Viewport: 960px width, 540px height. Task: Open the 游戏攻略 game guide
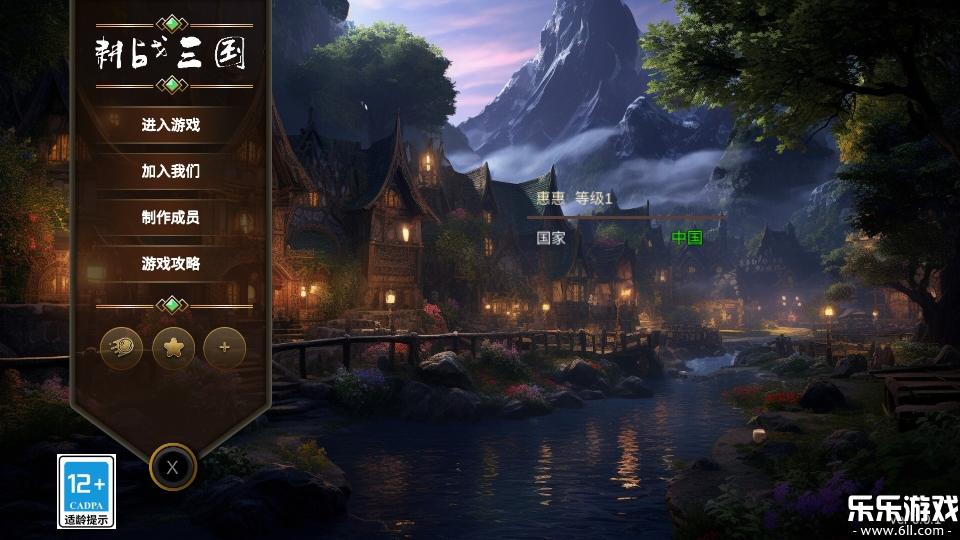point(171,264)
